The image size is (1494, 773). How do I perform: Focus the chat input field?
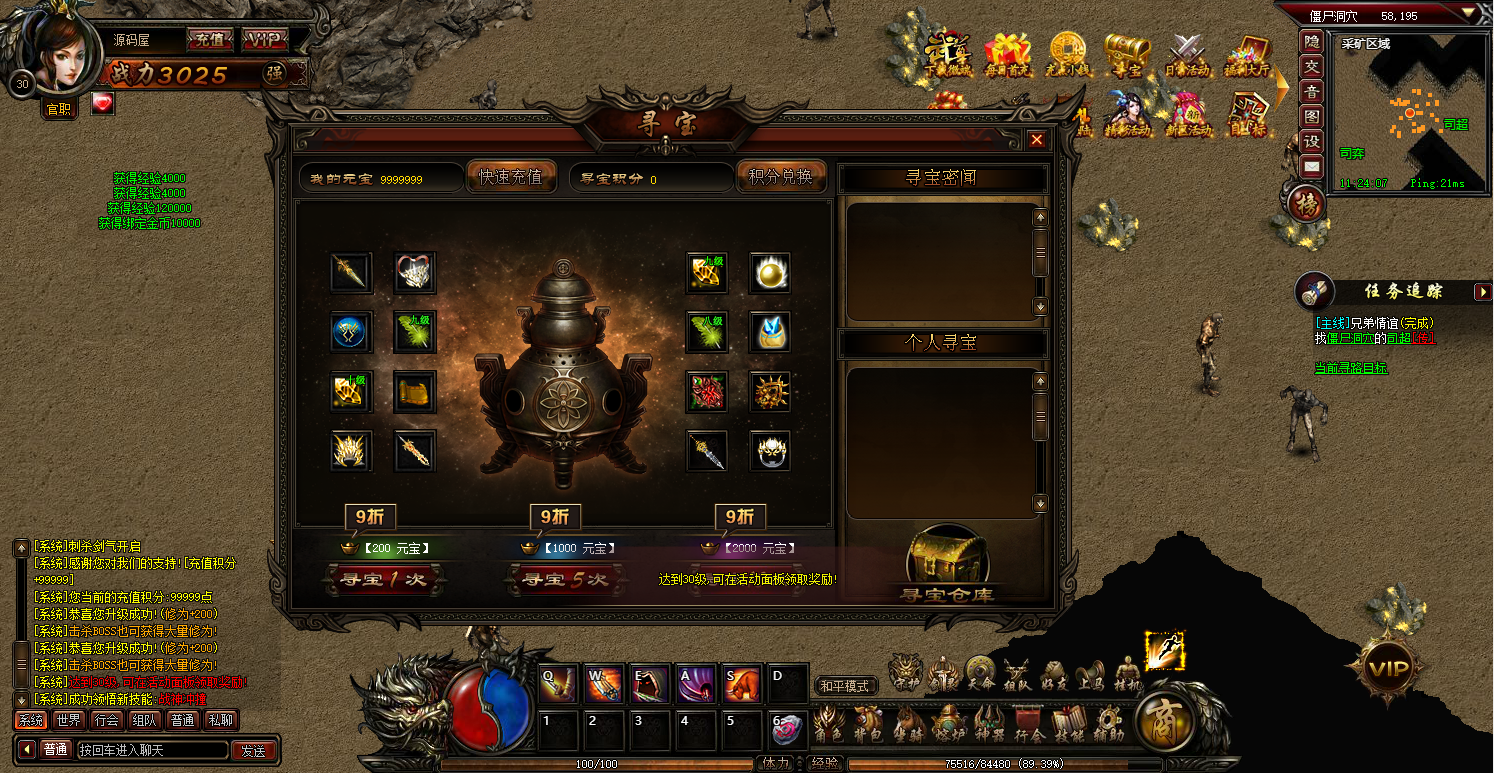(x=150, y=750)
